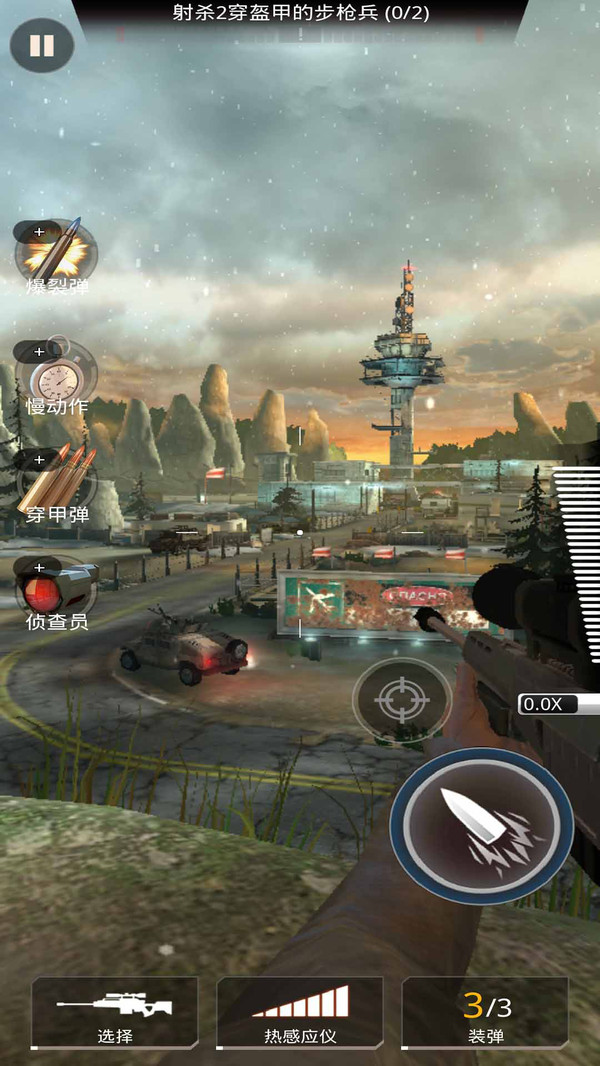This screenshot has width=600, height=1066.
Task: Toggle the 热感应仪 thermal sensor
Action: pos(300,1013)
